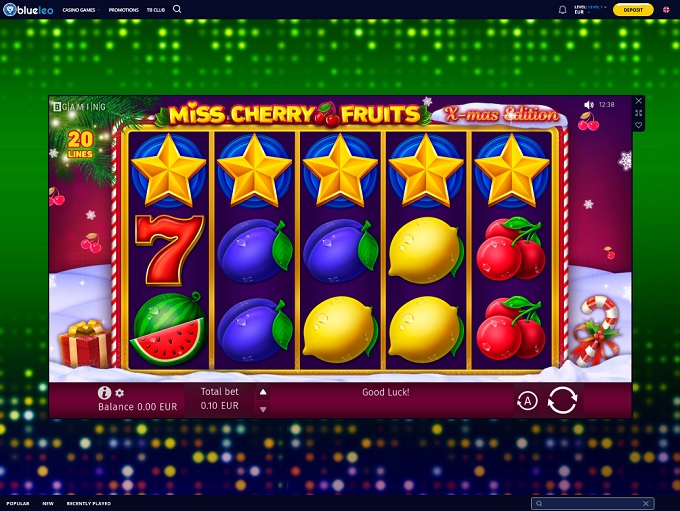This screenshot has width=680, height=511.
Task: View notifications via the bell icon
Action: (x=562, y=10)
